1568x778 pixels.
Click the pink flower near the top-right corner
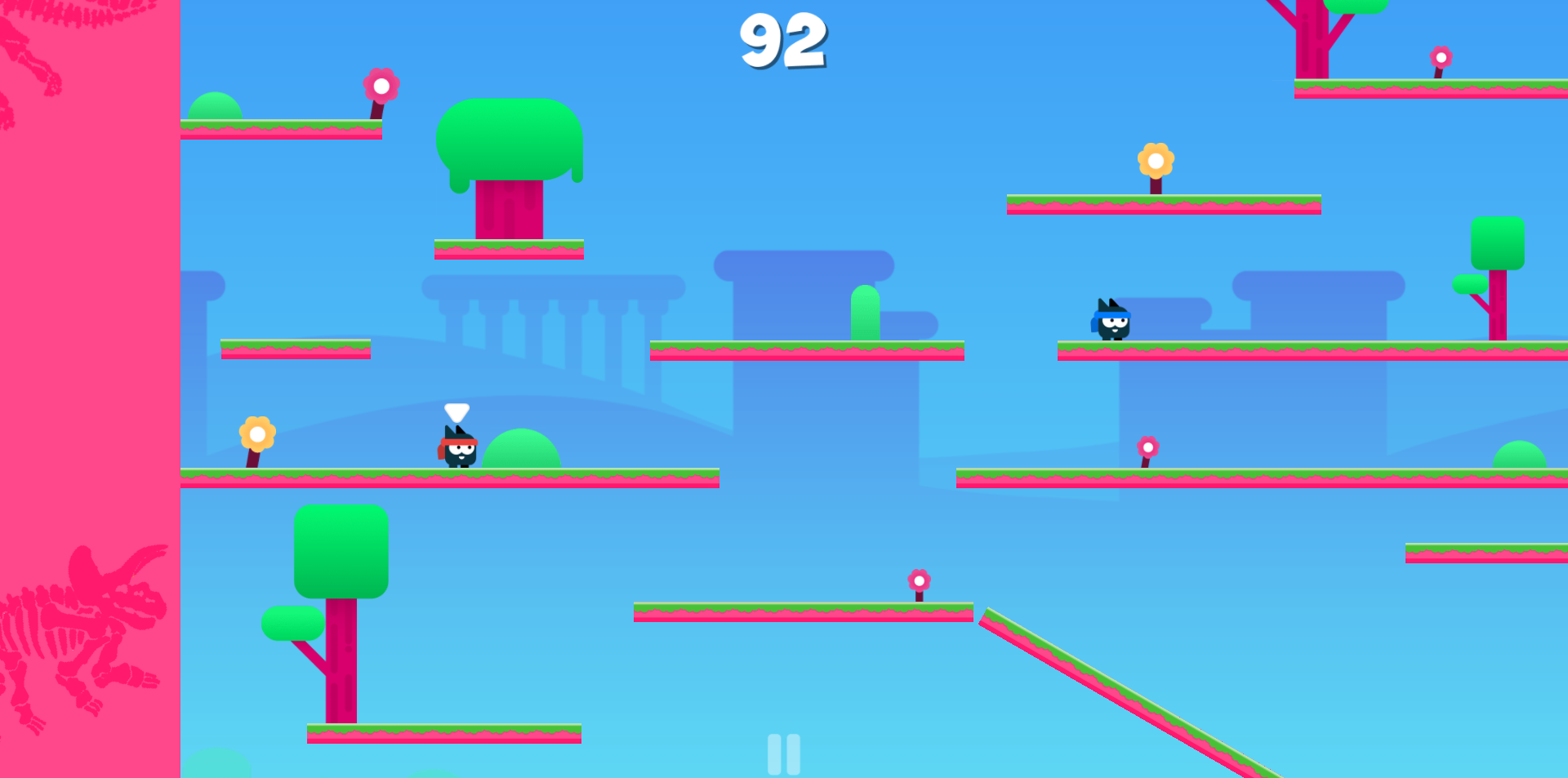click(x=1440, y=57)
